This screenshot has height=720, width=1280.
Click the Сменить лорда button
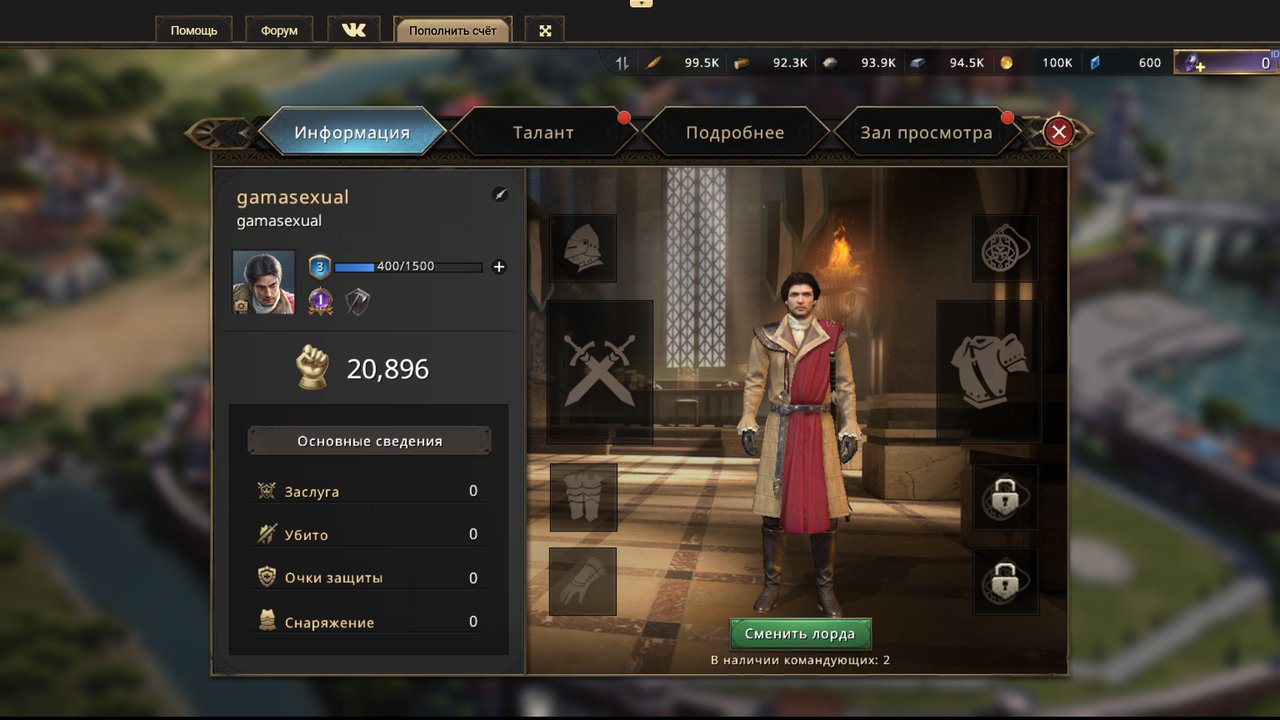[800, 634]
